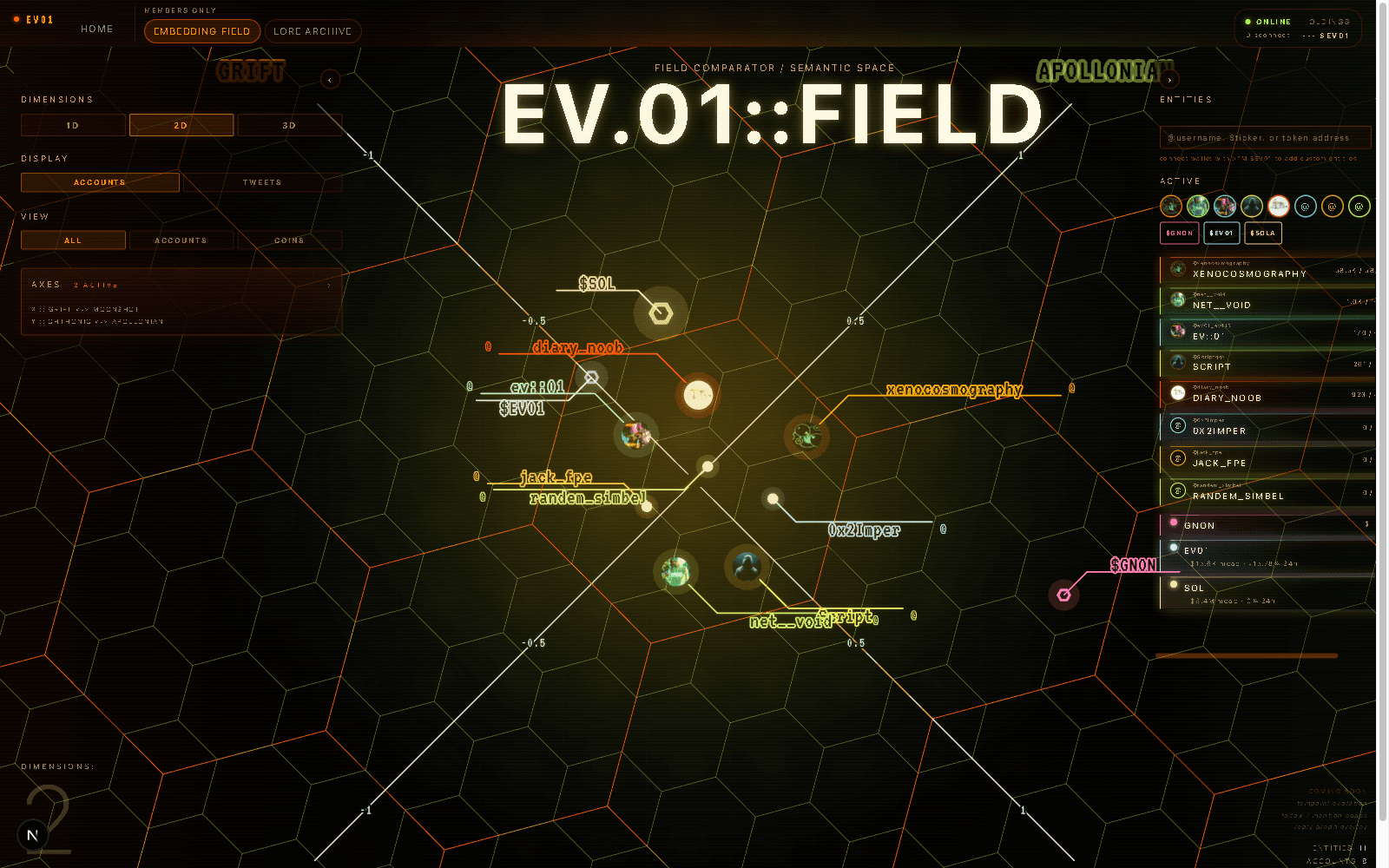Click the Disconnect link in the status box
The height and width of the screenshot is (868, 1389).
click(1267, 36)
